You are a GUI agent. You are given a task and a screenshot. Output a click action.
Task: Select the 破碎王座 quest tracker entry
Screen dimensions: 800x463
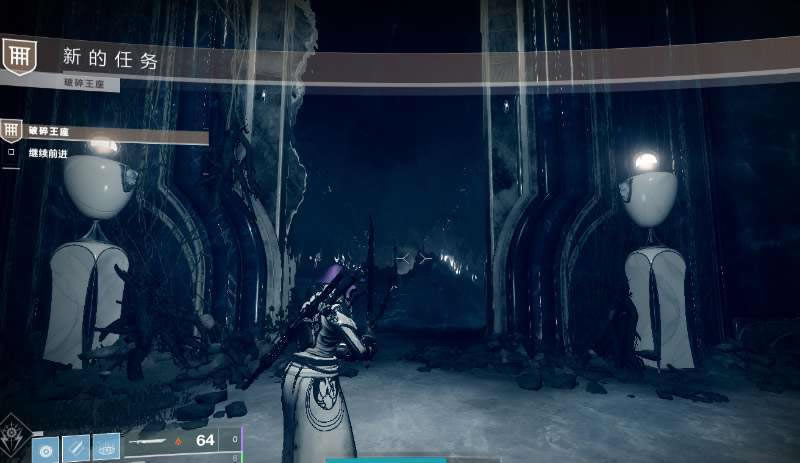(x=49, y=130)
